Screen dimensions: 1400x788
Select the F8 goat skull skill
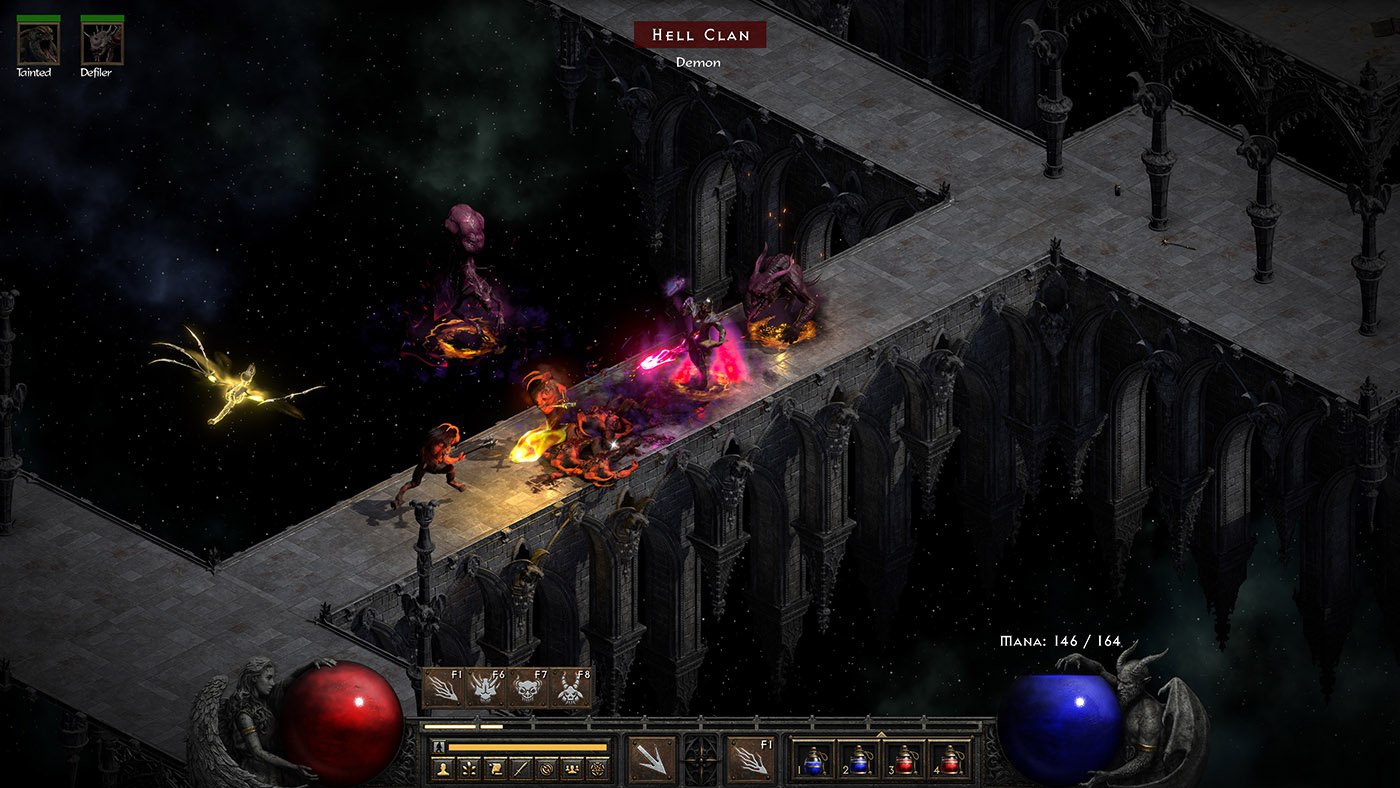click(570, 688)
